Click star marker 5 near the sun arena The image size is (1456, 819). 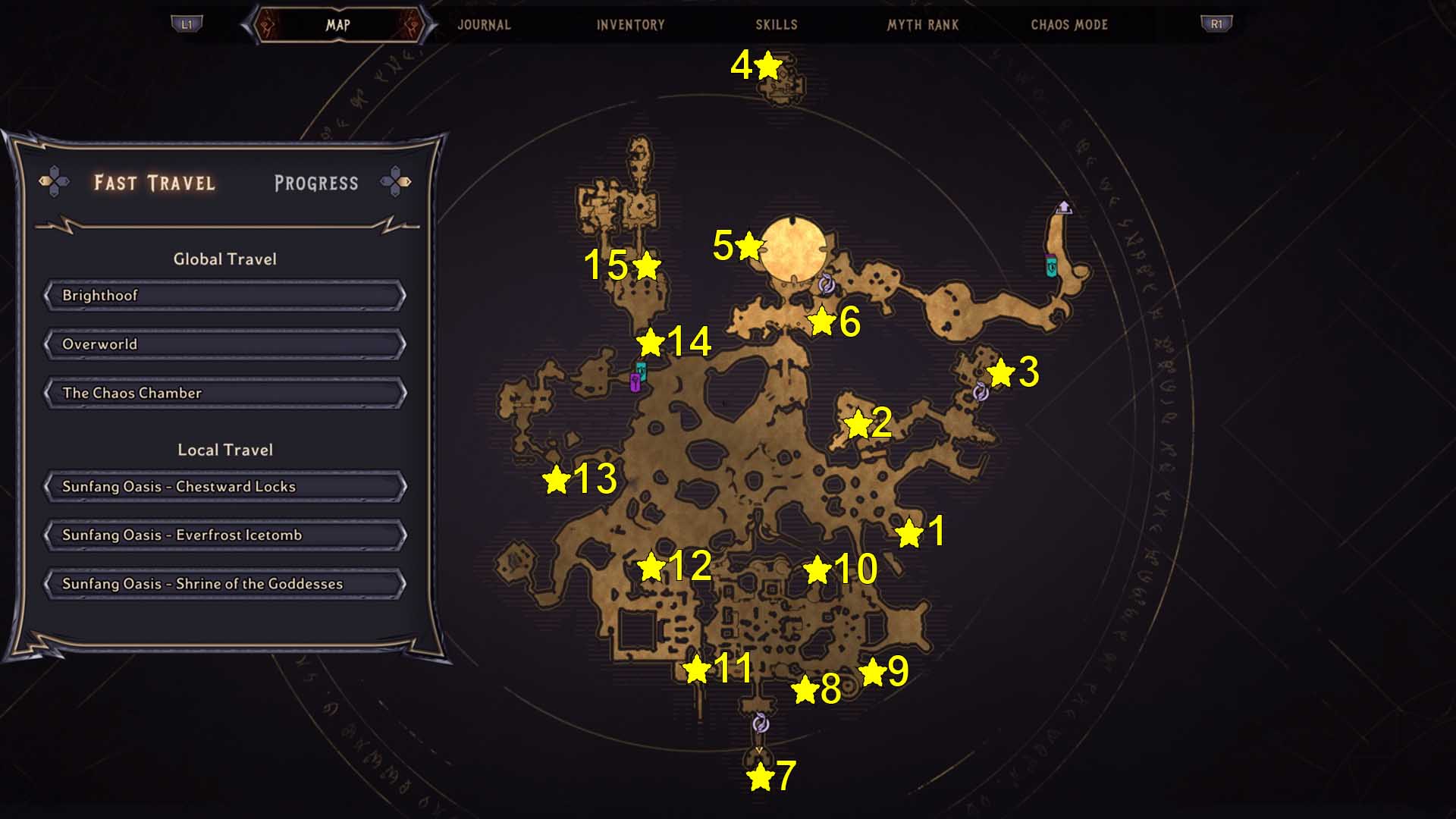tap(749, 245)
